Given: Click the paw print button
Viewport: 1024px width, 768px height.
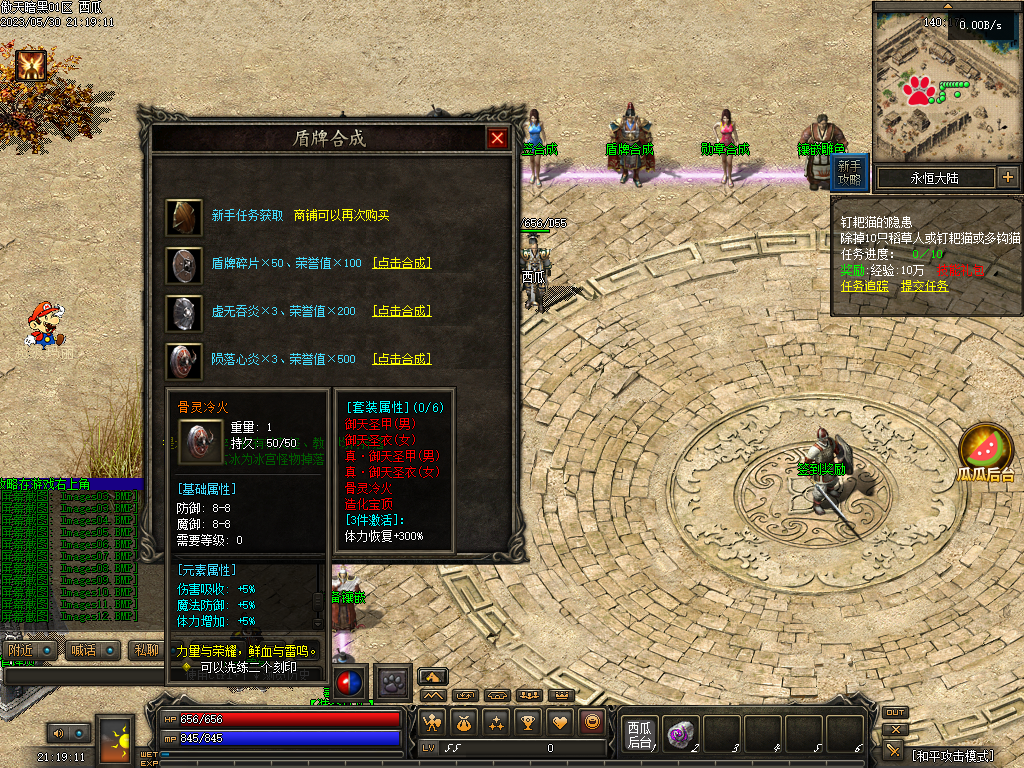Looking at the screenshot, I should 393,681.
